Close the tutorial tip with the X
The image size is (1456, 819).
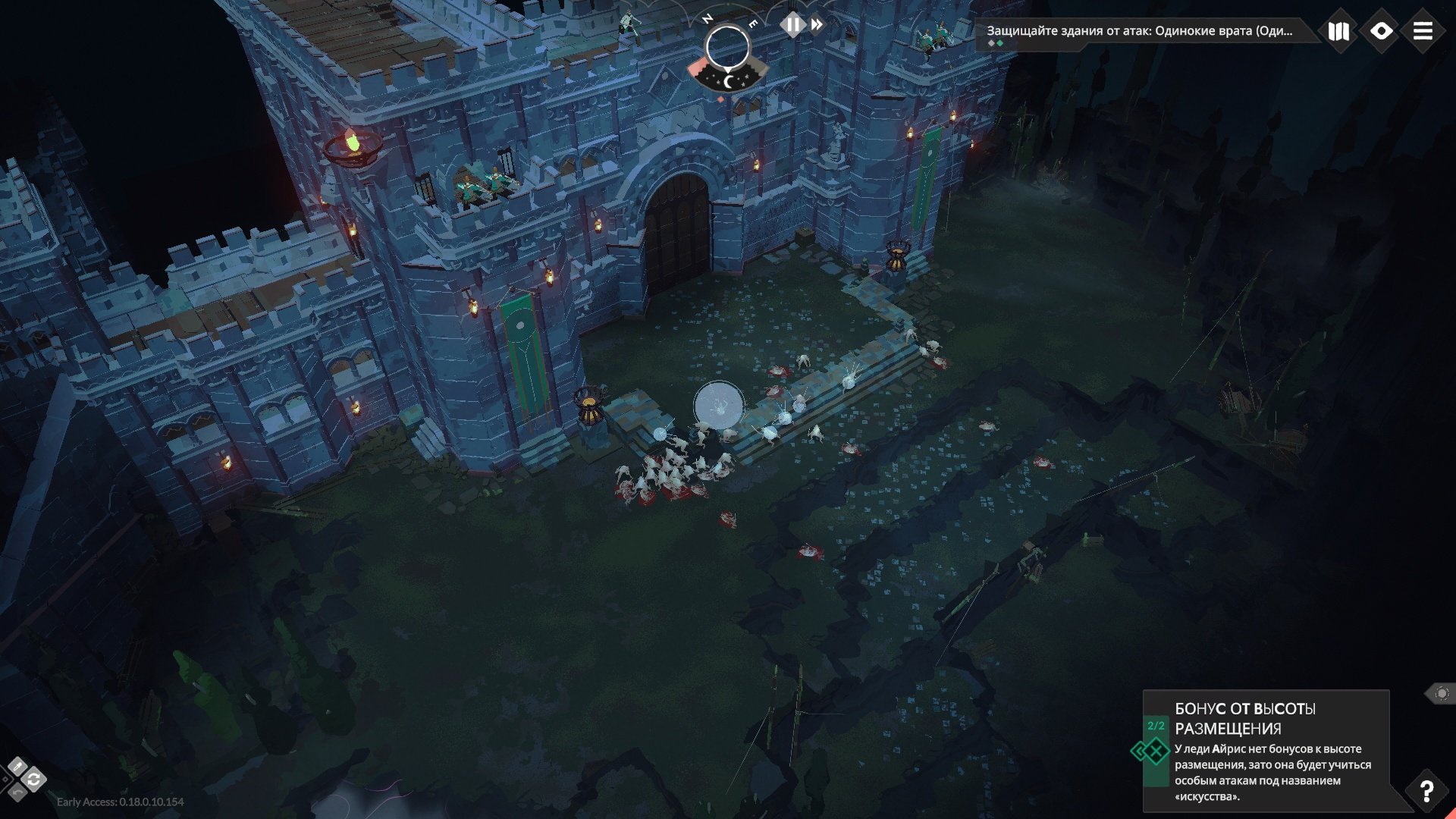coord(1157,752)
